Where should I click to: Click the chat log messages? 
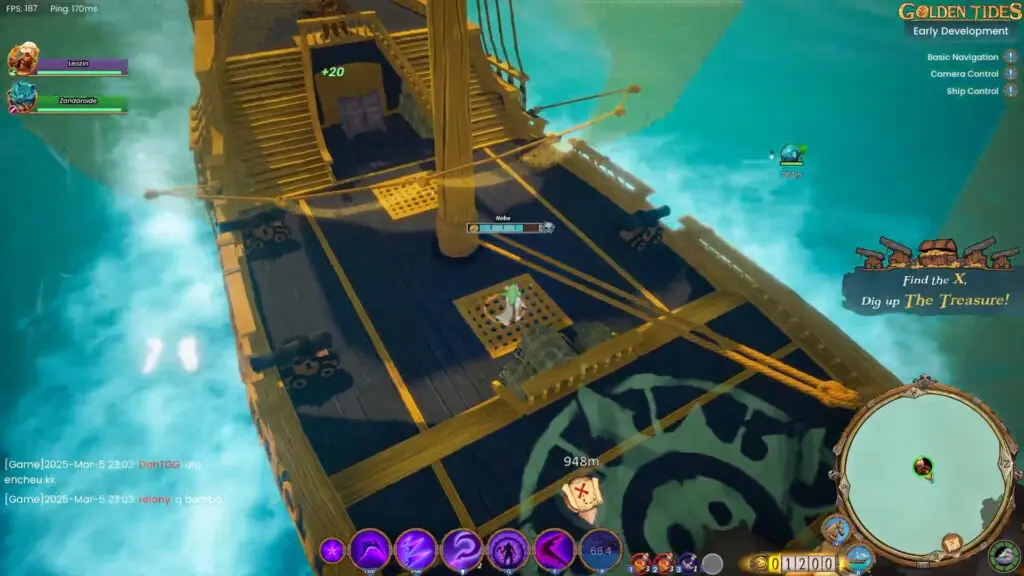112,482
